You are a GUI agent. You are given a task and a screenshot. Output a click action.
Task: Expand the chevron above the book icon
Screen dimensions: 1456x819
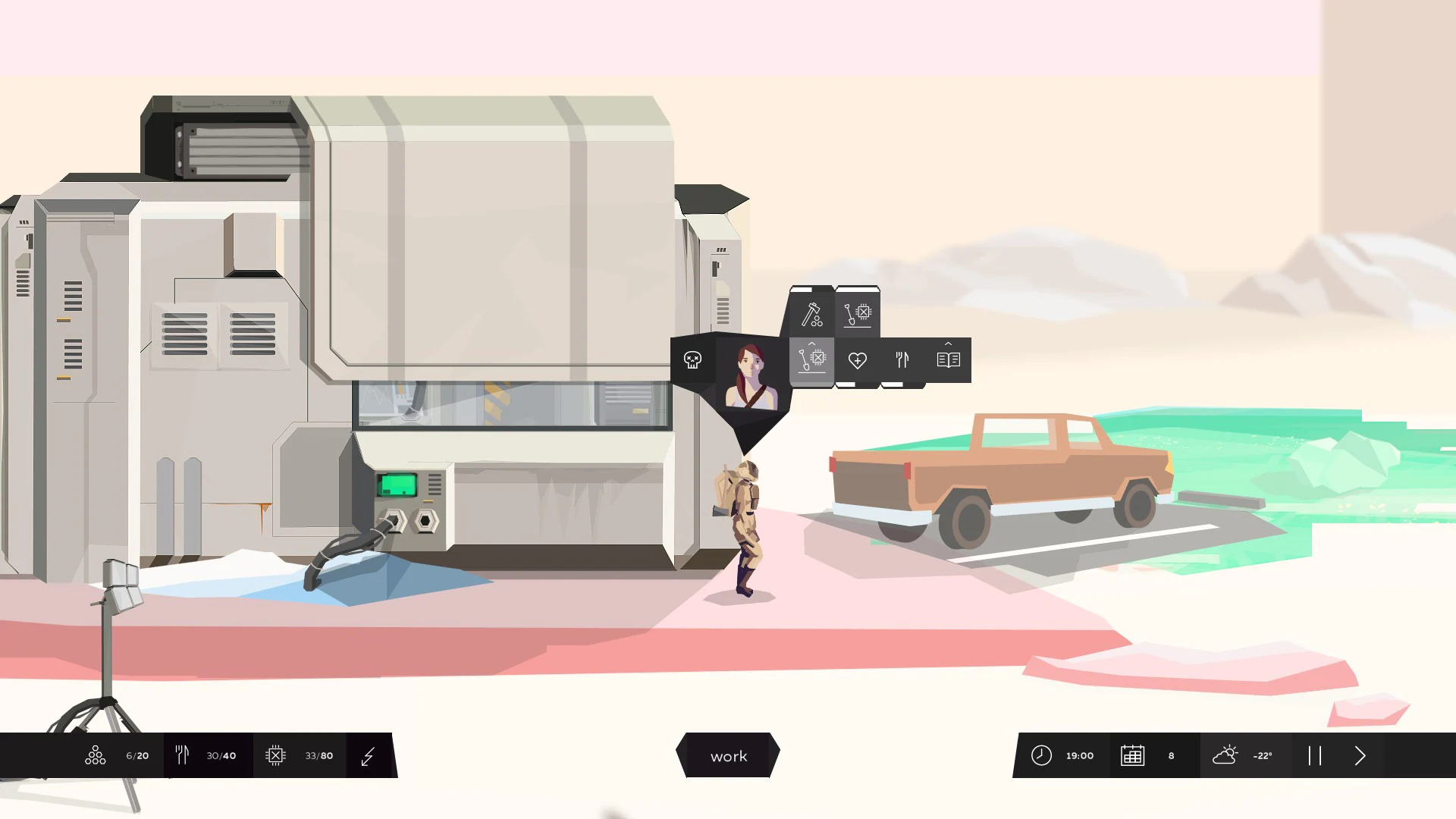947,343
